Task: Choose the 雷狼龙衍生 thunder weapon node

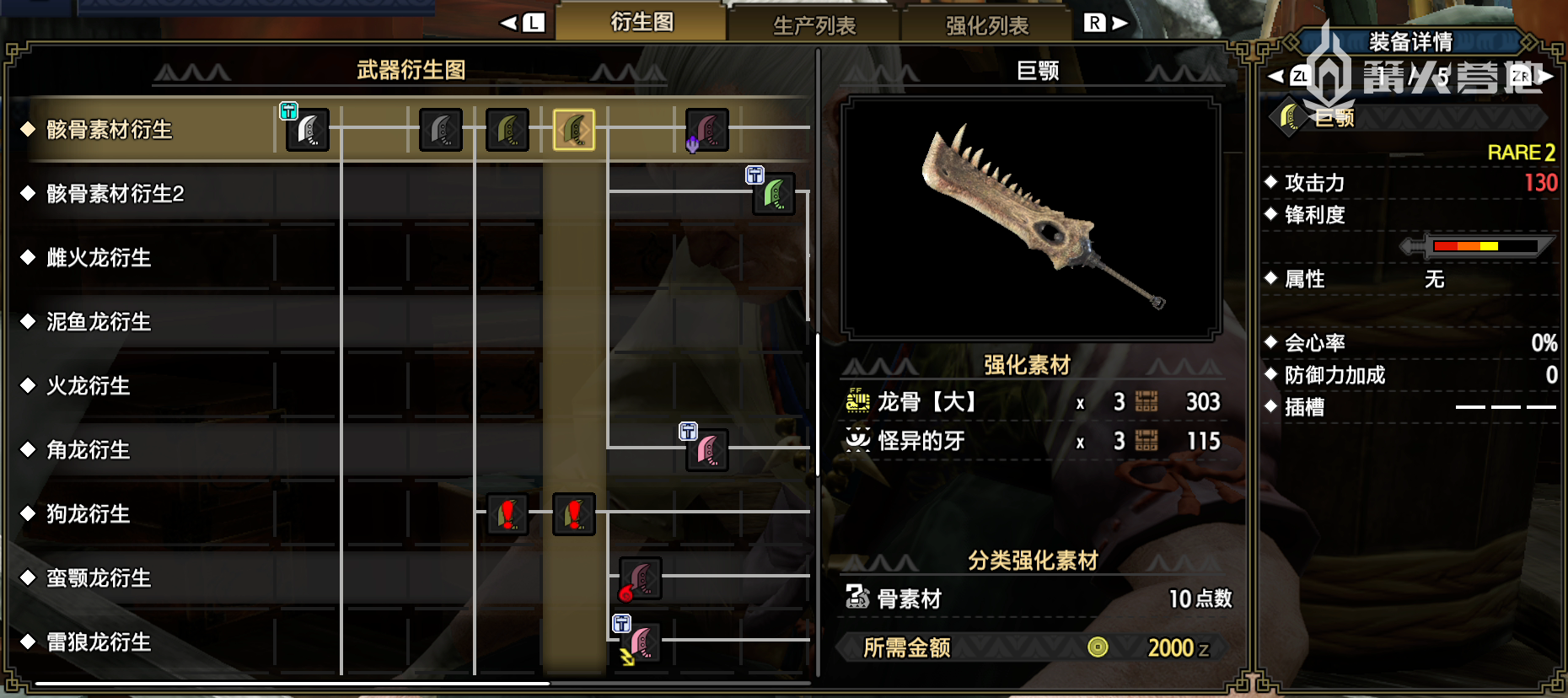Action: pos(641,642)
